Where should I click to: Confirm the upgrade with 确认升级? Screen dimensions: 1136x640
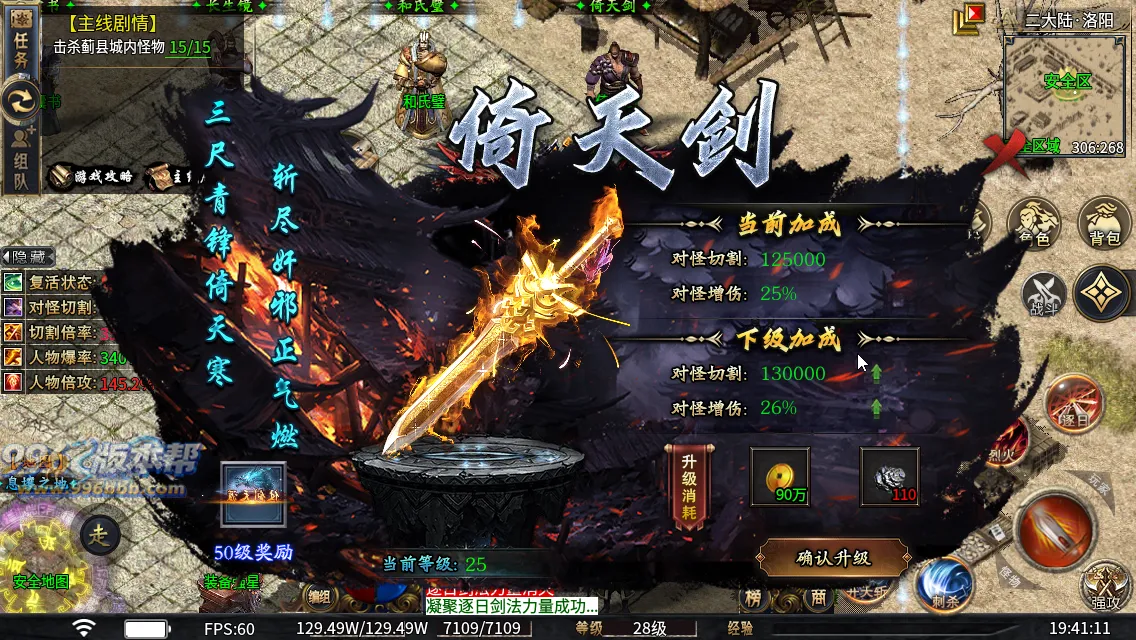[833, 558]
